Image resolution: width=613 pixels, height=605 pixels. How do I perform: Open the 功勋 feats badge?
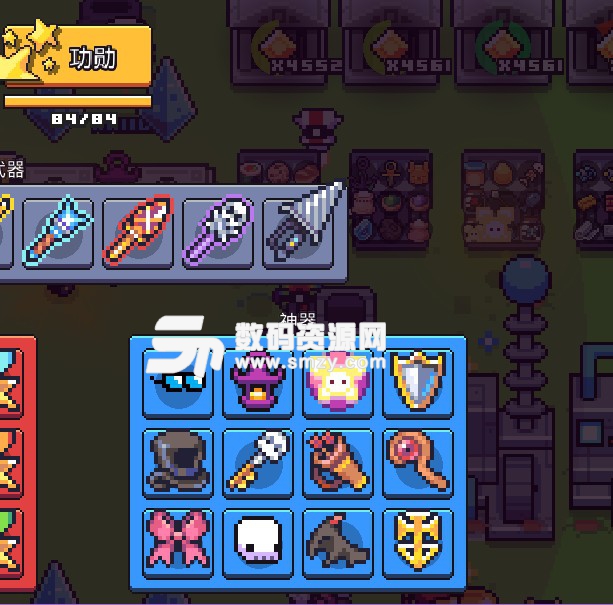point(78,58)
